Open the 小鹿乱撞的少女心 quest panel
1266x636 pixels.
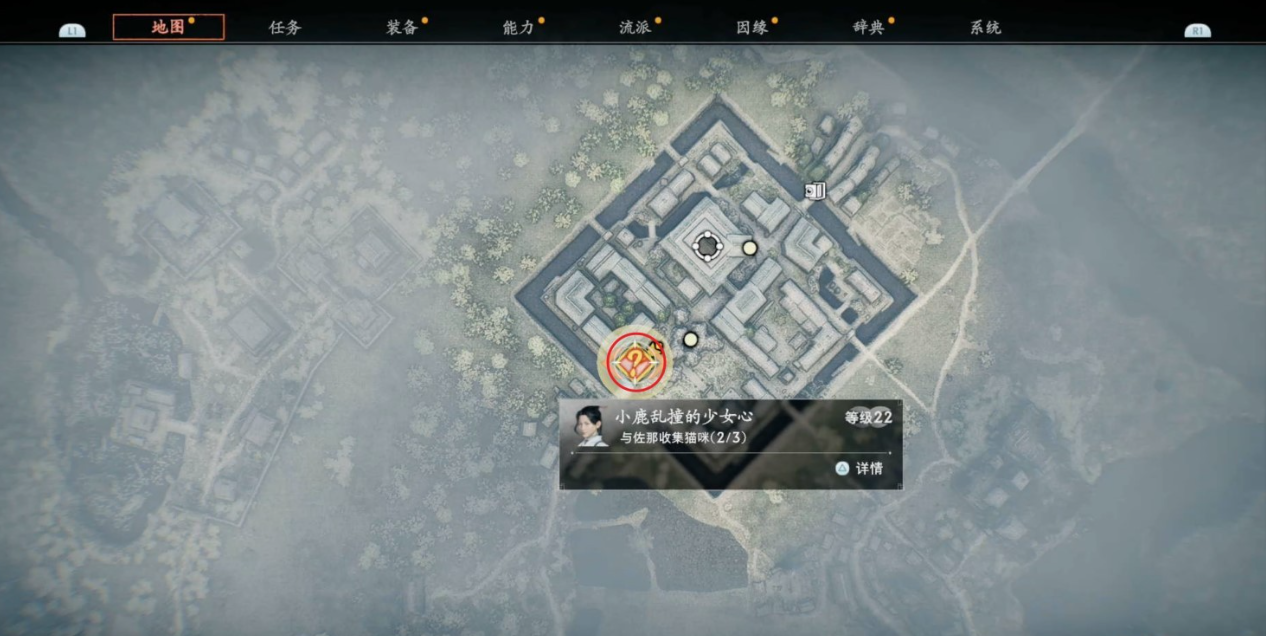pos(730,444)
